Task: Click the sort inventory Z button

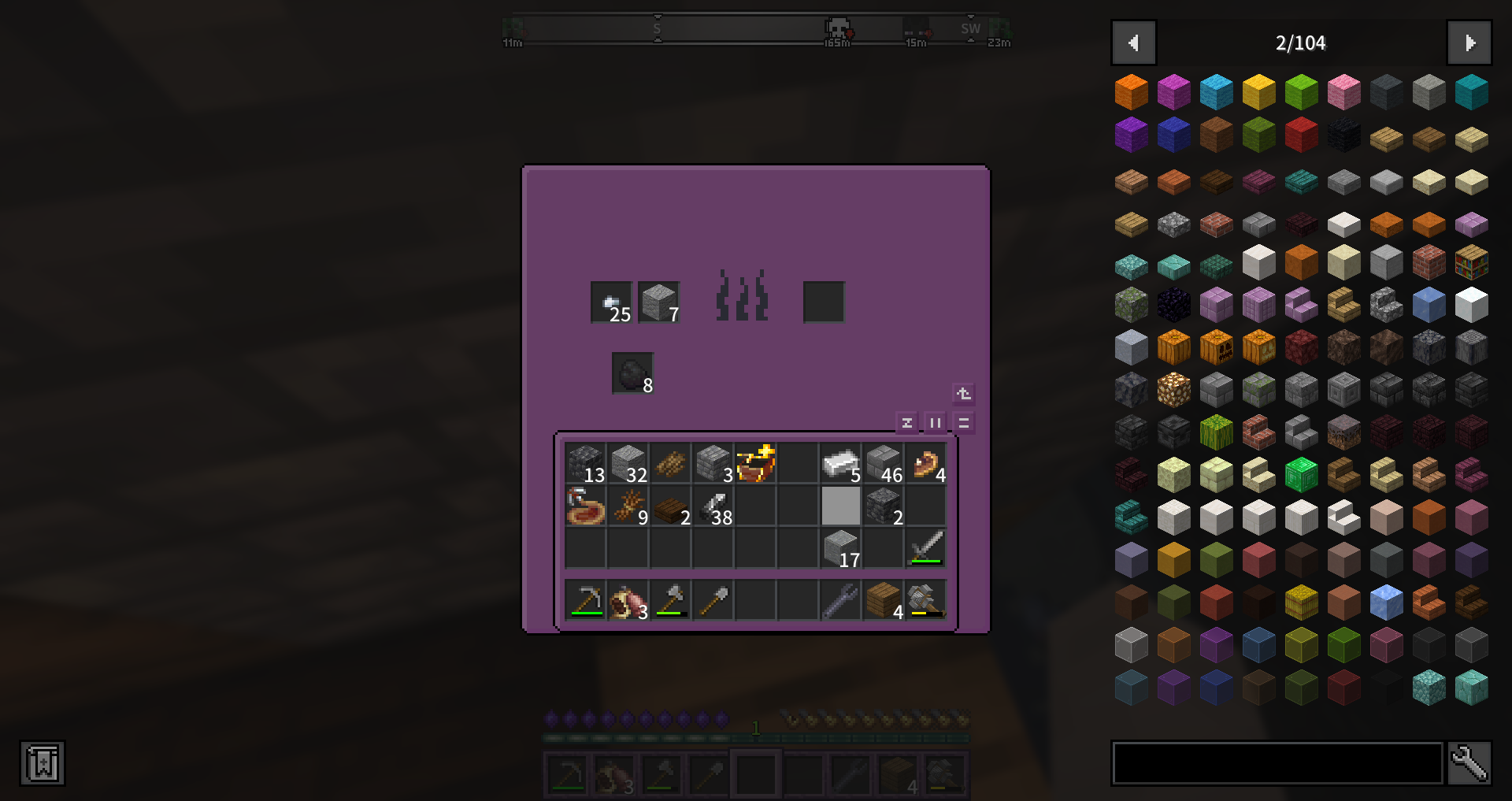Action: pyautogui.click(x=907, y=423)
